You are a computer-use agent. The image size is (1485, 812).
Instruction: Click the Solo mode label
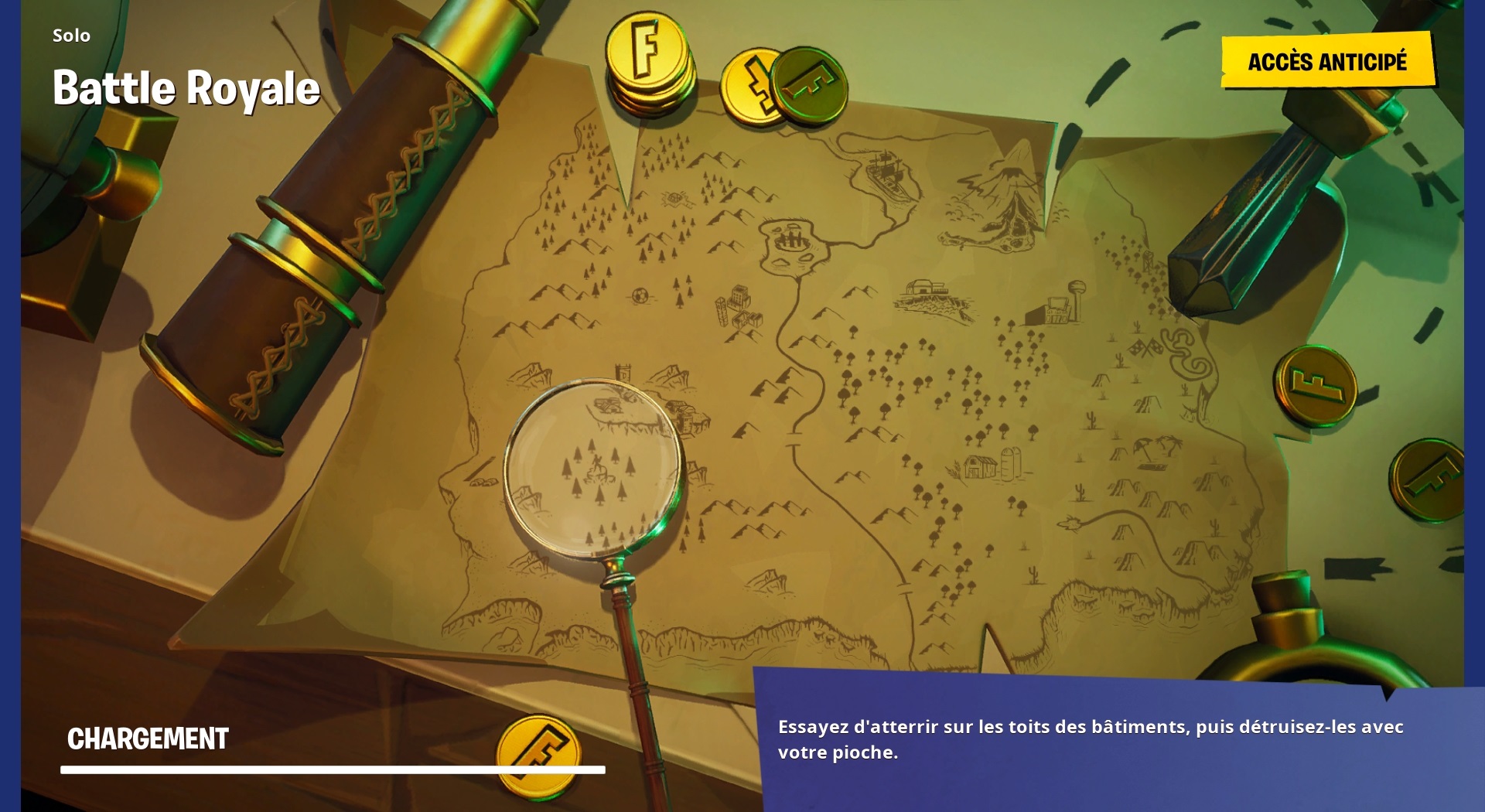[x=70, y=35]
